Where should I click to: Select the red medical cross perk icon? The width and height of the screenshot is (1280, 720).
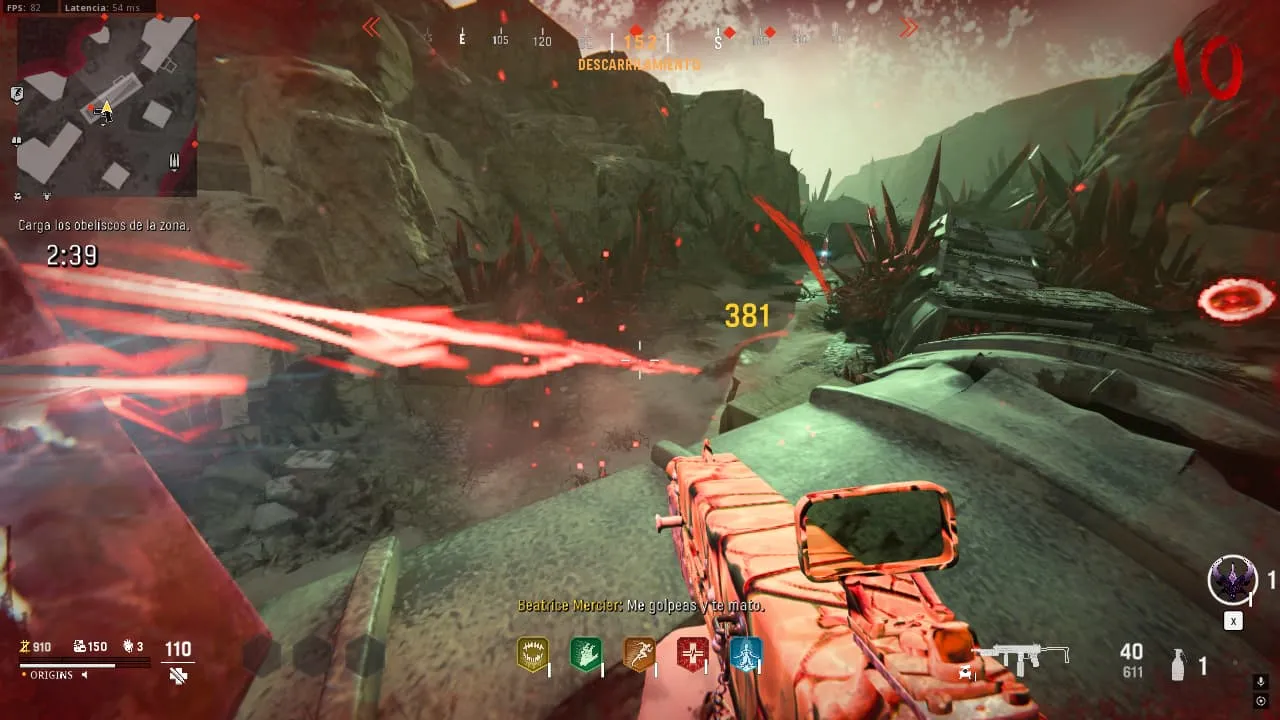click(692, 654)
